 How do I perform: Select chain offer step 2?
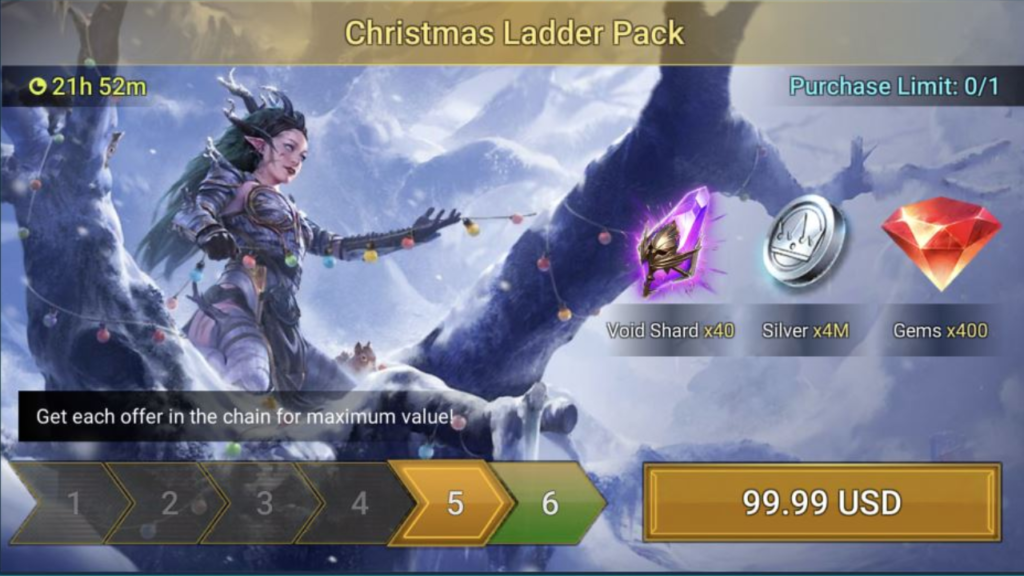tap(169, 503)
